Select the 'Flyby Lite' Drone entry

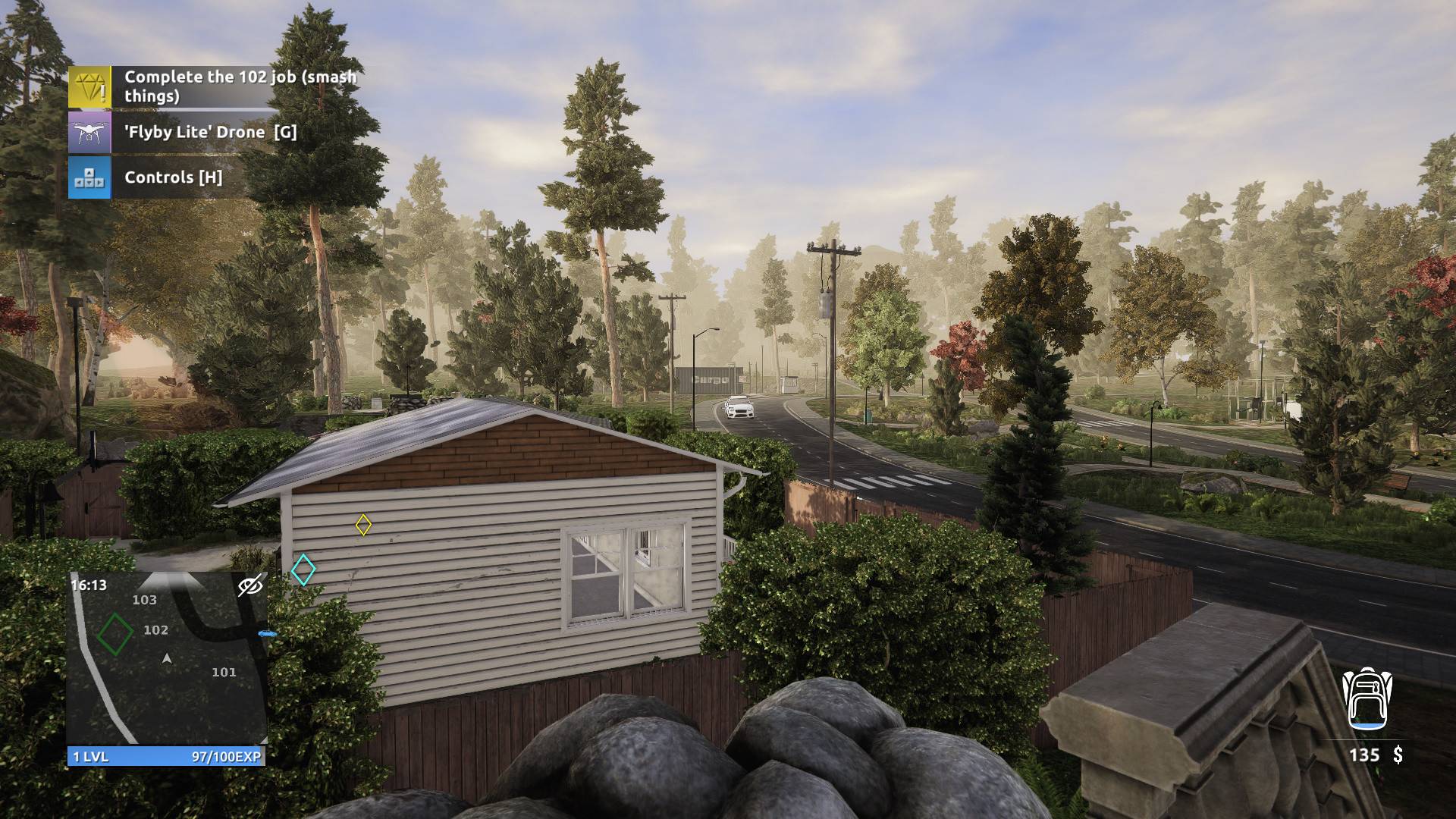pos(210,132)
